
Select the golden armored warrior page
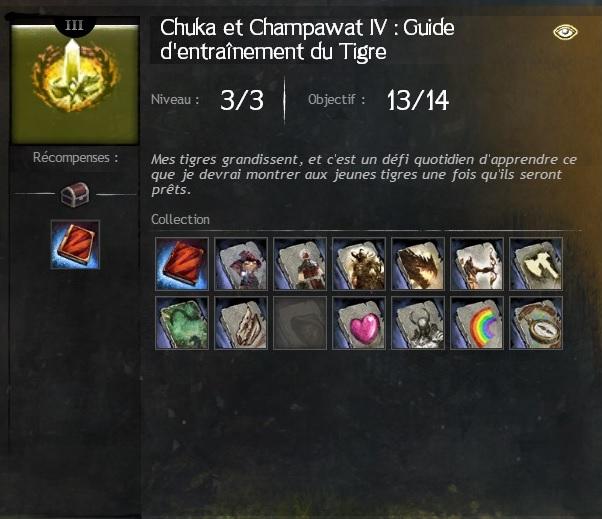(359, 263)
